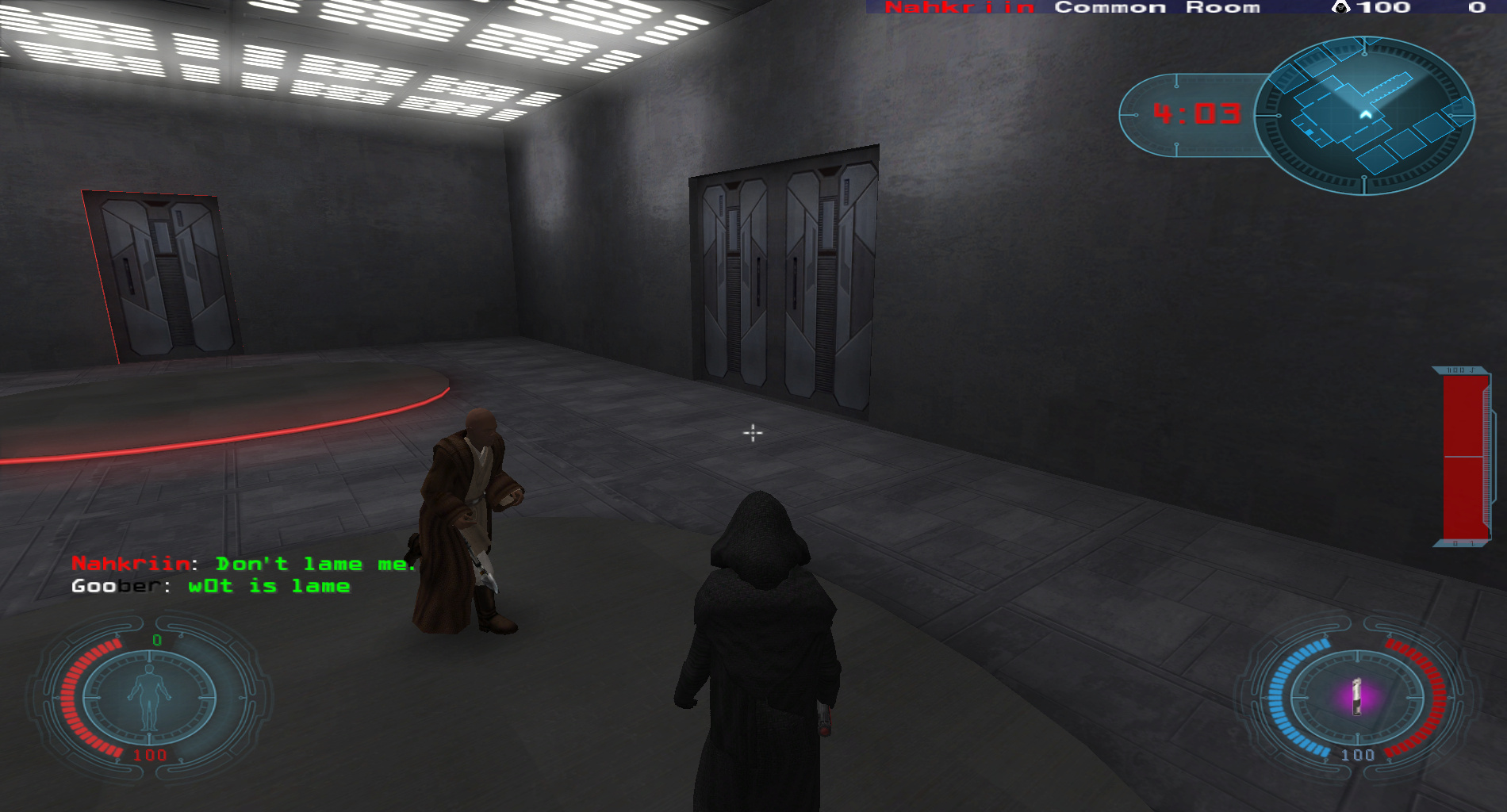This screenshot has width=1507, height=812.
Task: Click Nahkriin's "Don't lame me" chat message
Action: click(x=243, y=564)
